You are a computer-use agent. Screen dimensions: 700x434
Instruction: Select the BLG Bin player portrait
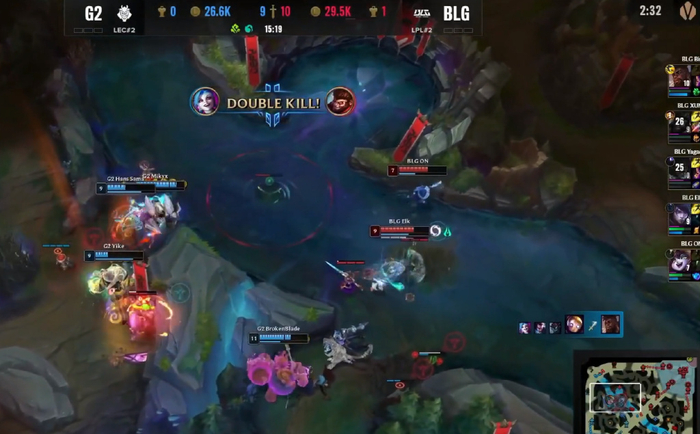(x=682, y=77)
